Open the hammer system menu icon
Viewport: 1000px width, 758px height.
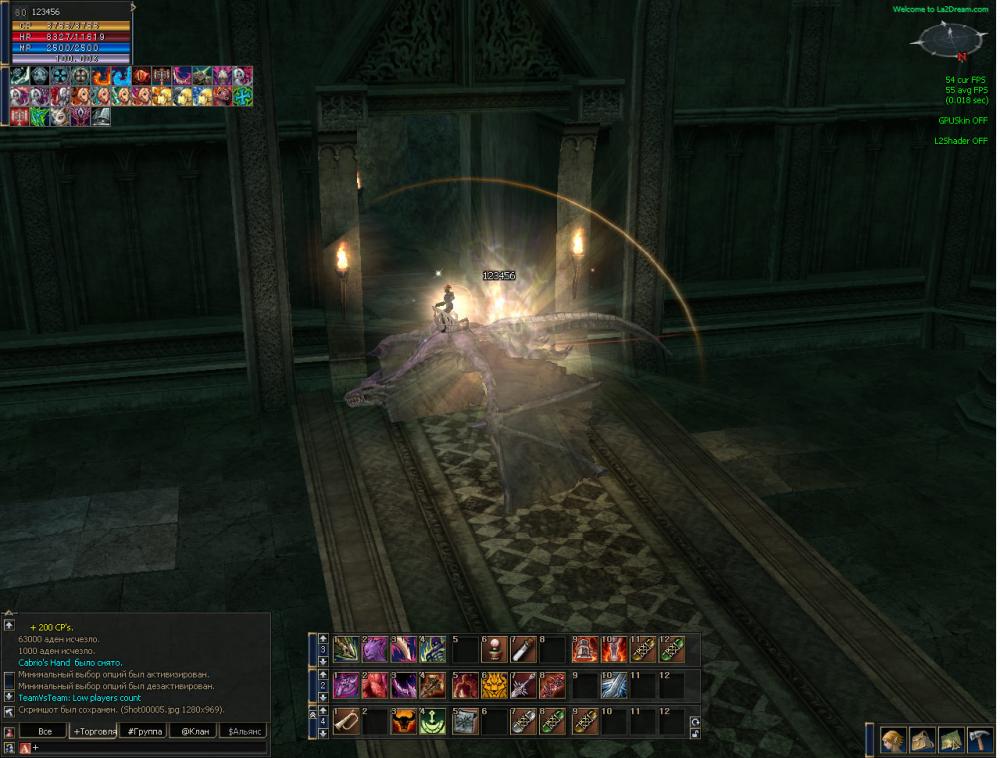tap(979, 740)
